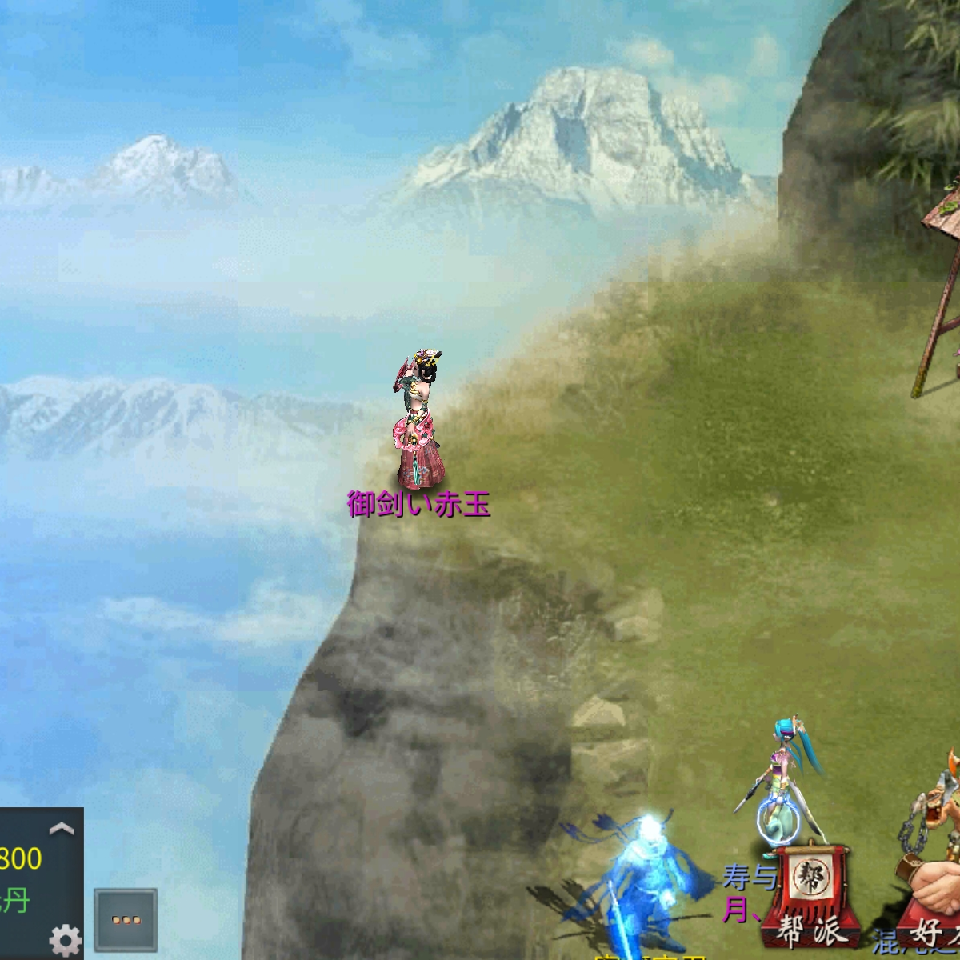
Task: Collapse the panel with the up chevron
Action: [x=62, y=828]
